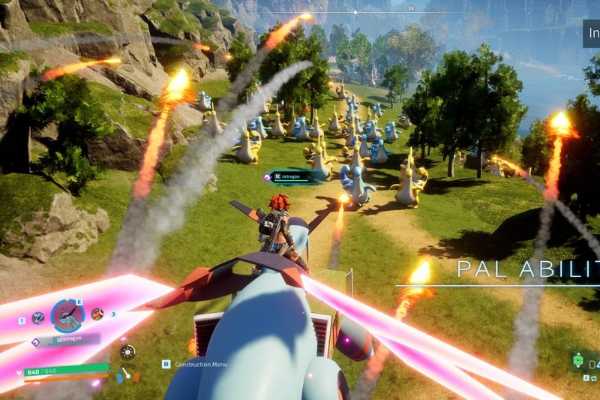Click the green Pal icon at bottom right

tap(582, 358)
